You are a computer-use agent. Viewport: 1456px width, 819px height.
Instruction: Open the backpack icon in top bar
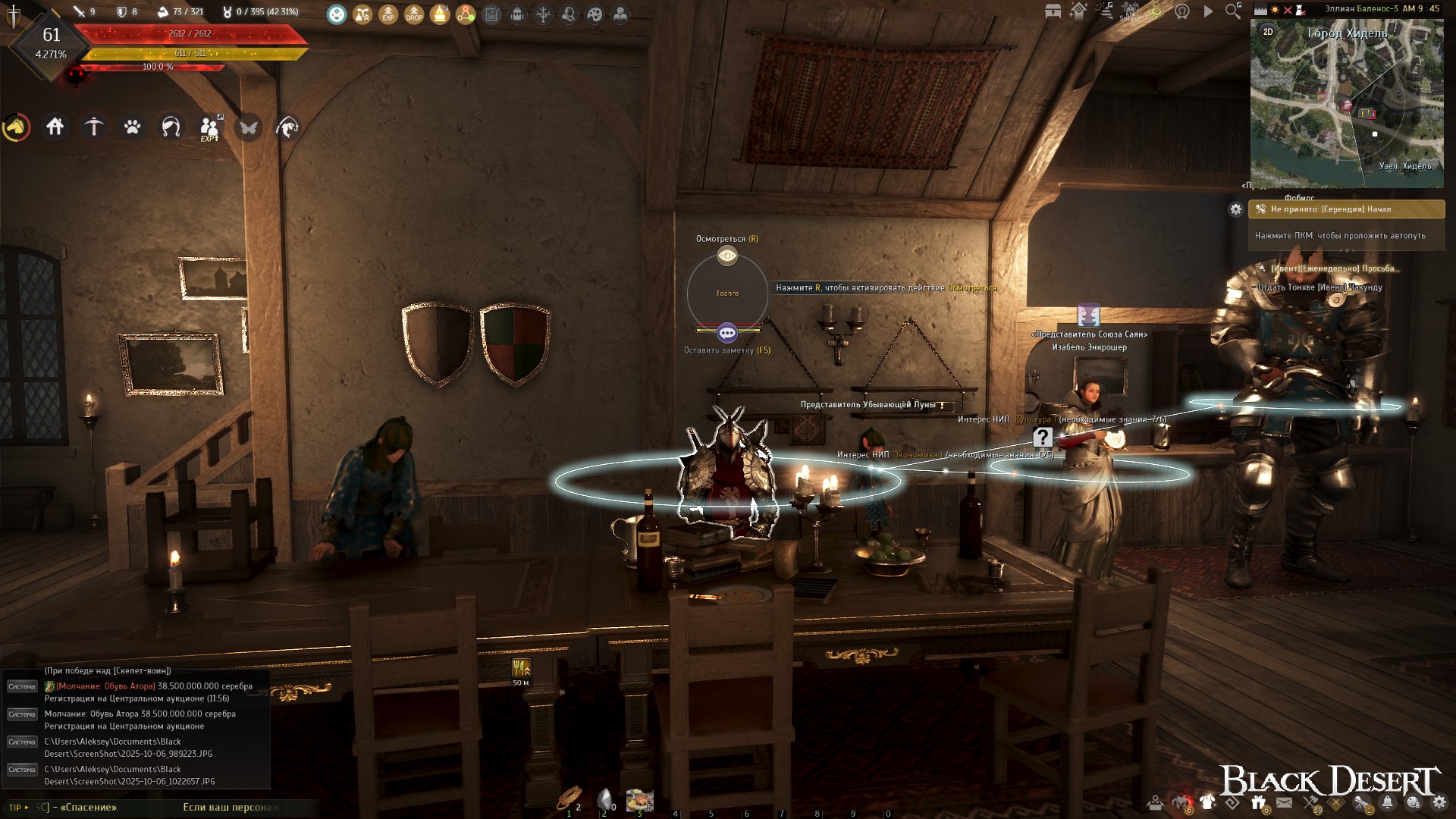click(517, 14)
